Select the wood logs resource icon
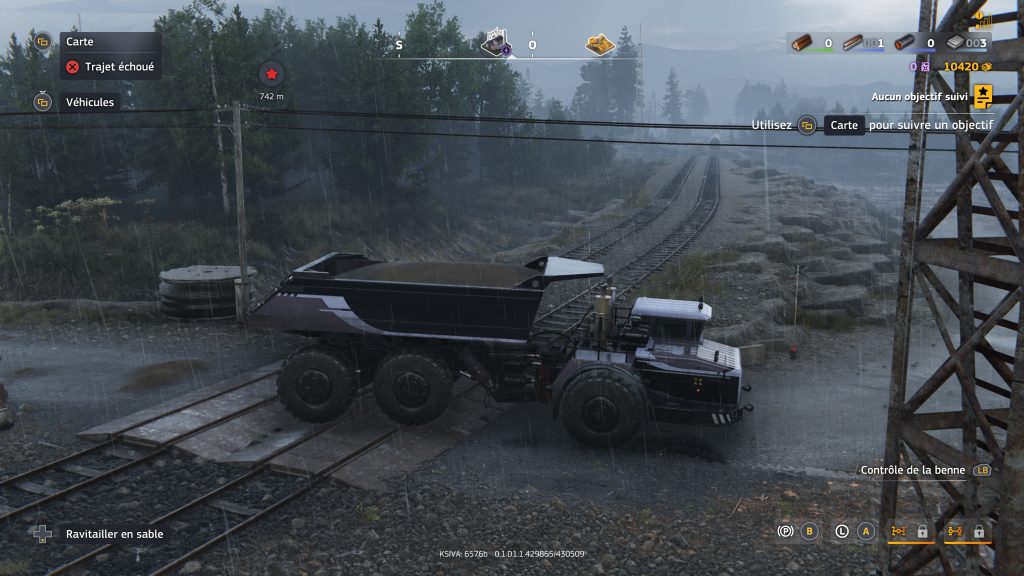 point(802,43)
